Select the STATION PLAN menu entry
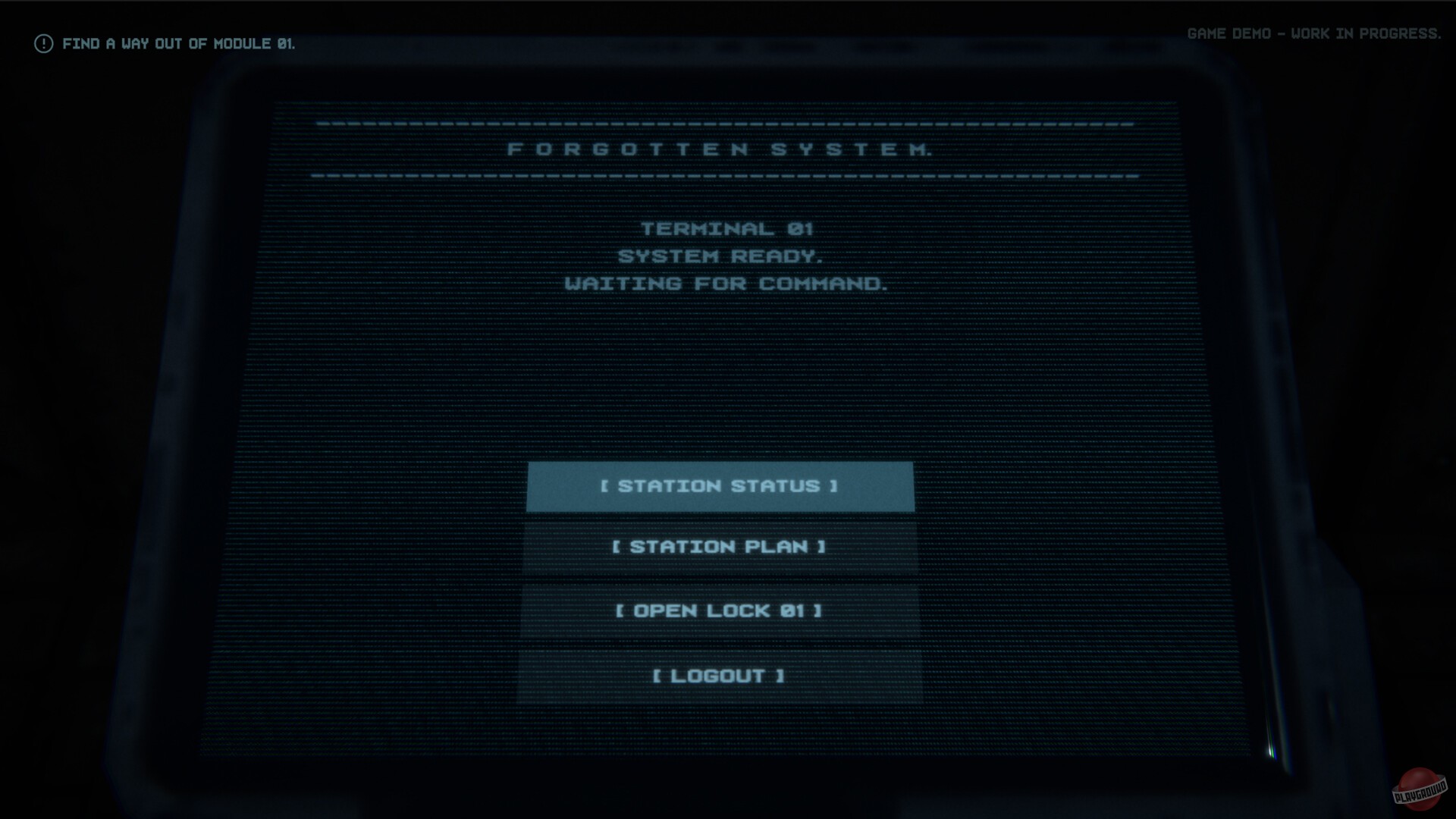The height and width of the screenshot is (819, 1456). [x=720, y=547]
